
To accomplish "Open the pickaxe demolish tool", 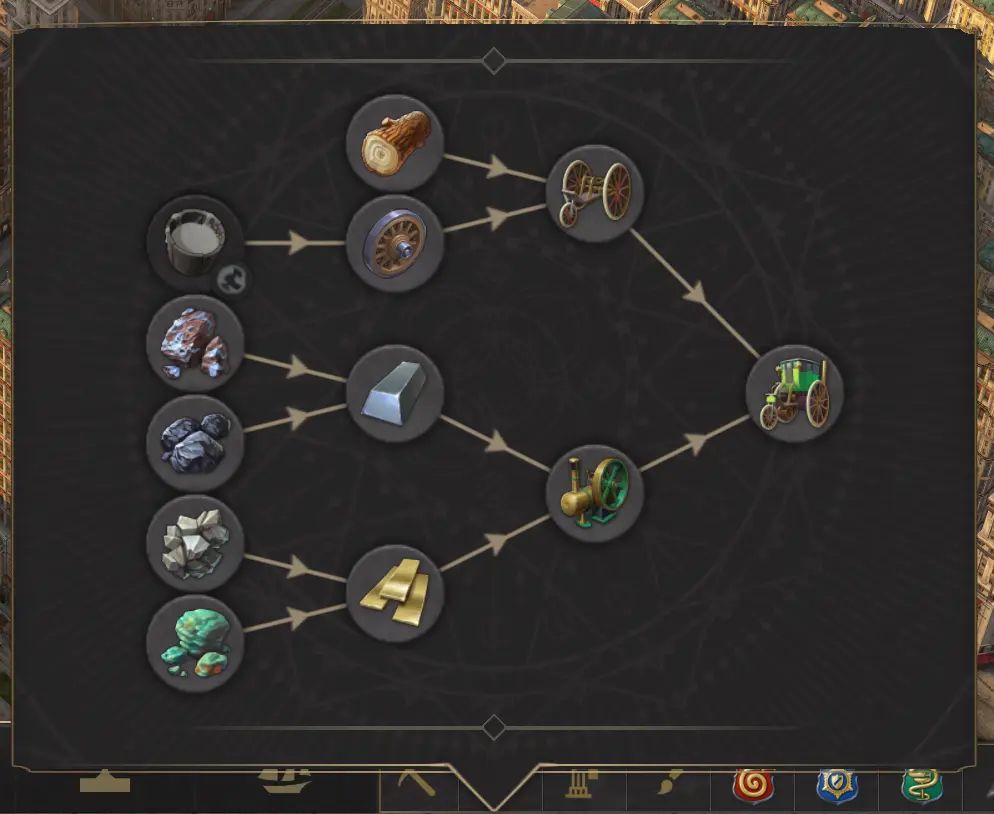I will [x=417, y=782].
